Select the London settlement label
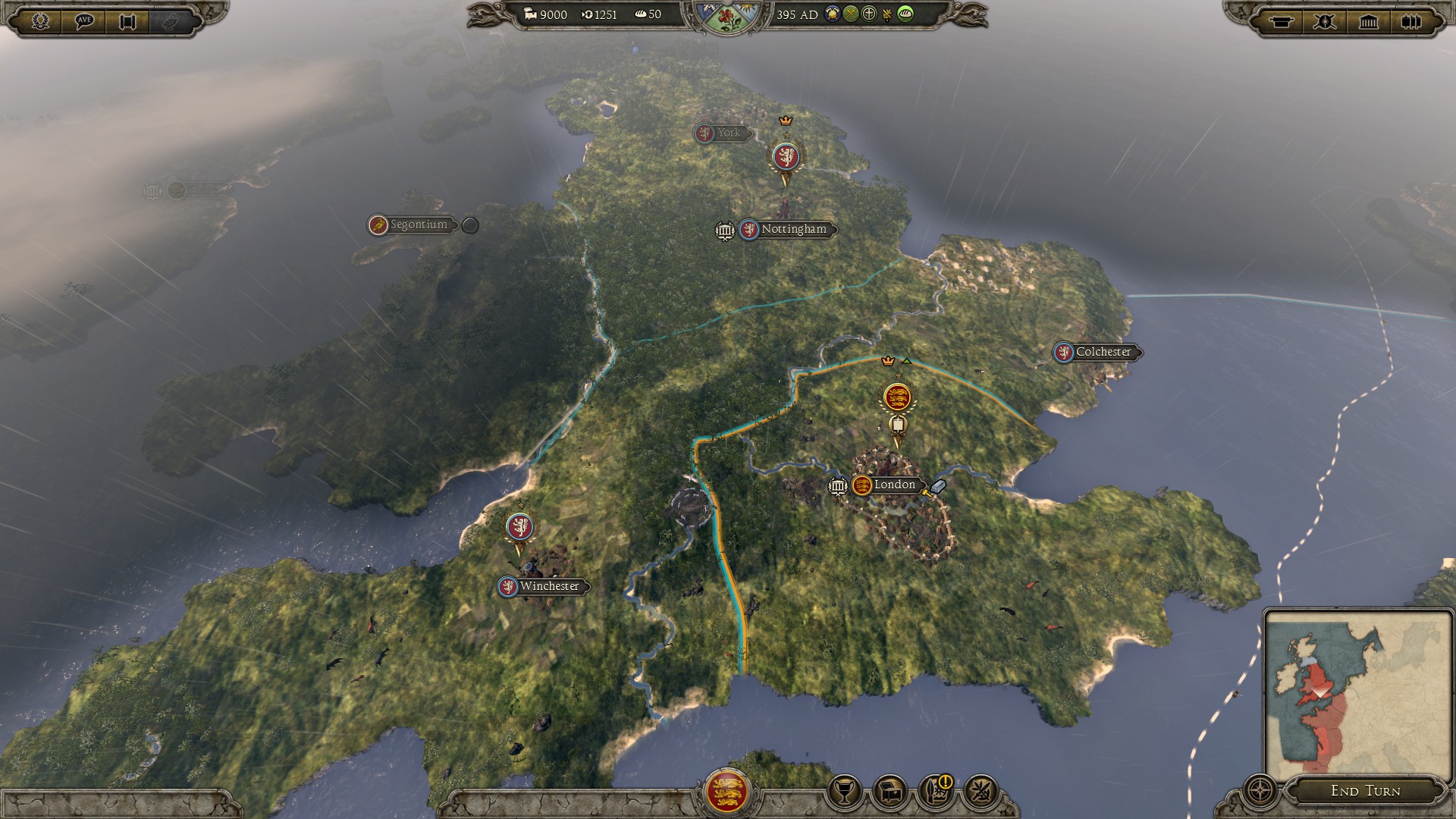 pyautogui.click(x=894, y=485)
